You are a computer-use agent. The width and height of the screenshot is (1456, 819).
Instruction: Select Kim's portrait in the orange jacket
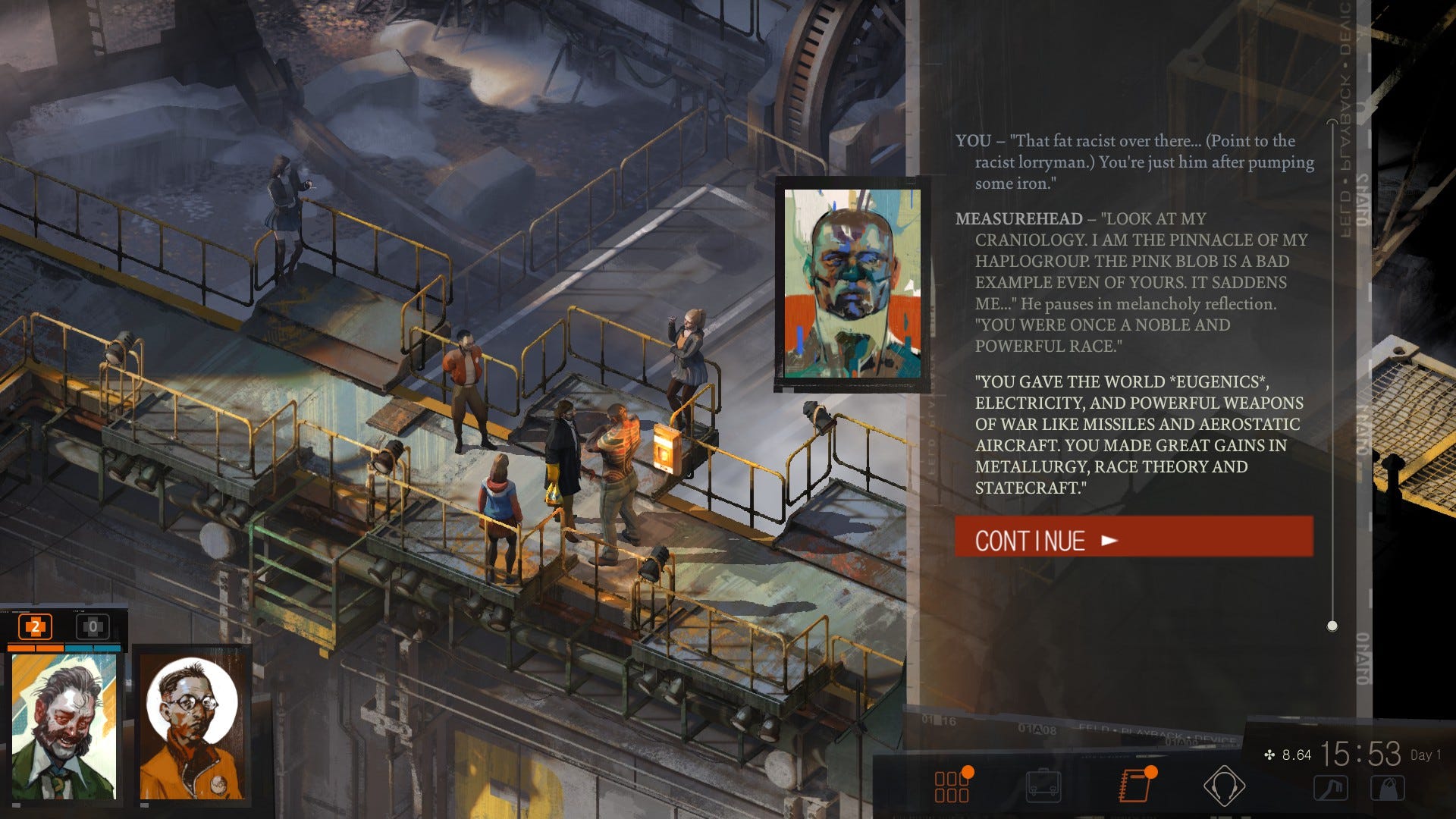193,726
